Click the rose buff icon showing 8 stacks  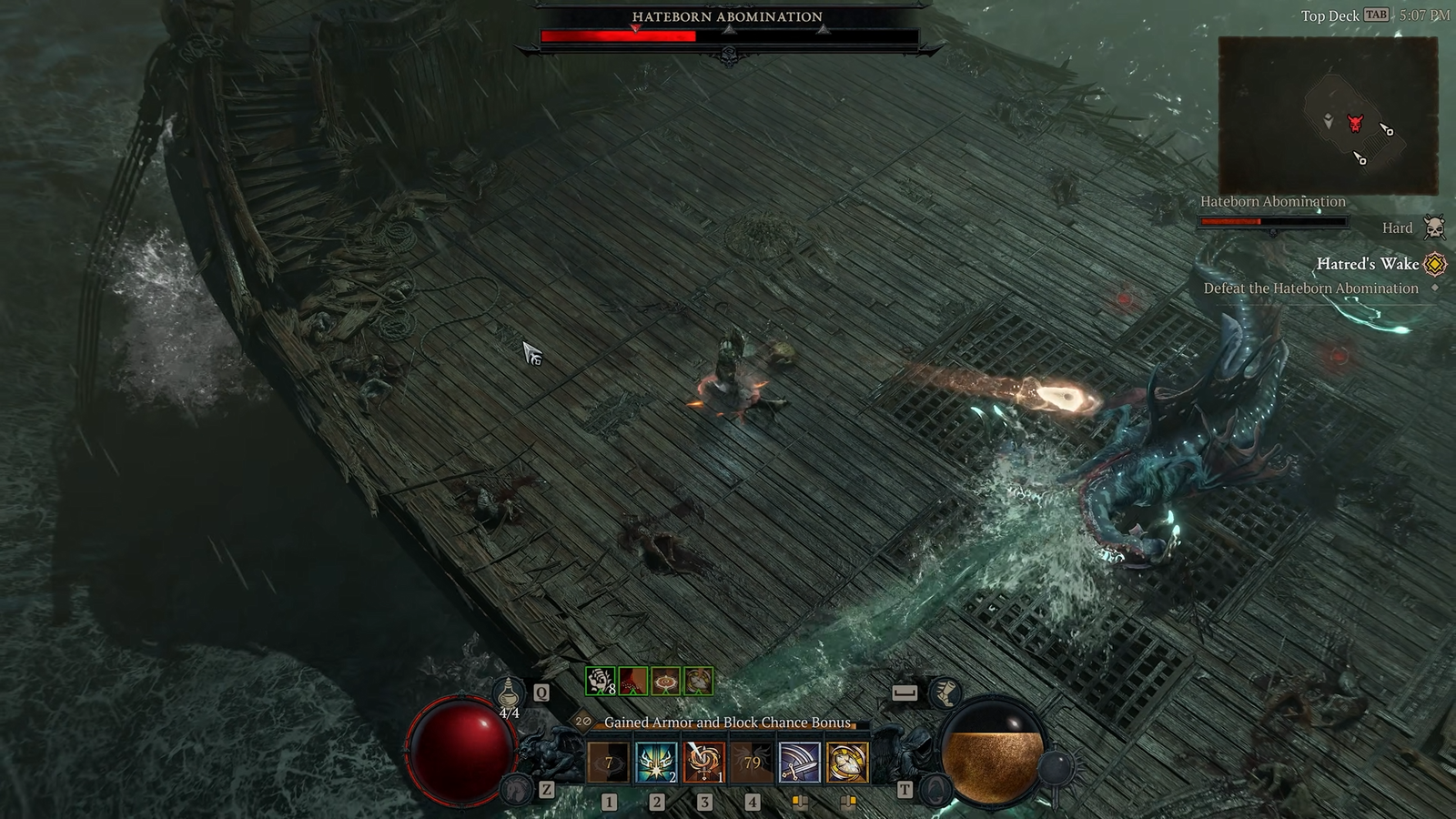(x=601, y=682)
